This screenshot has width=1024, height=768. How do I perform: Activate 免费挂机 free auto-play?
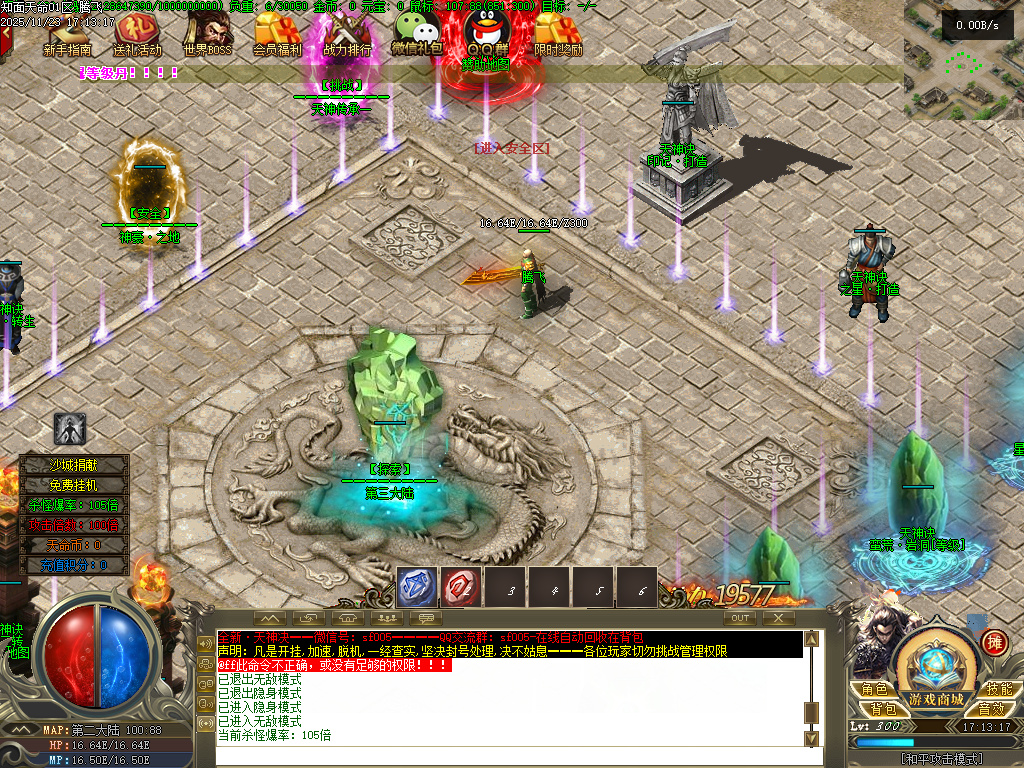point(76,484)
